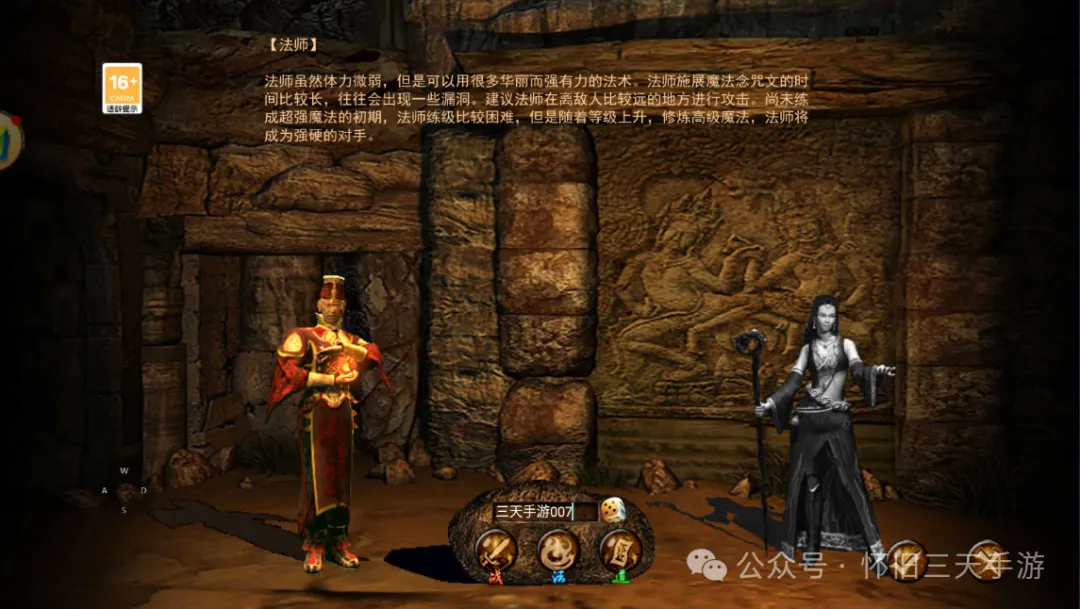Viewport: 1080px width, 609px height.
Task: Select the warrior class icon labeled 战
Action: point(495,550)
